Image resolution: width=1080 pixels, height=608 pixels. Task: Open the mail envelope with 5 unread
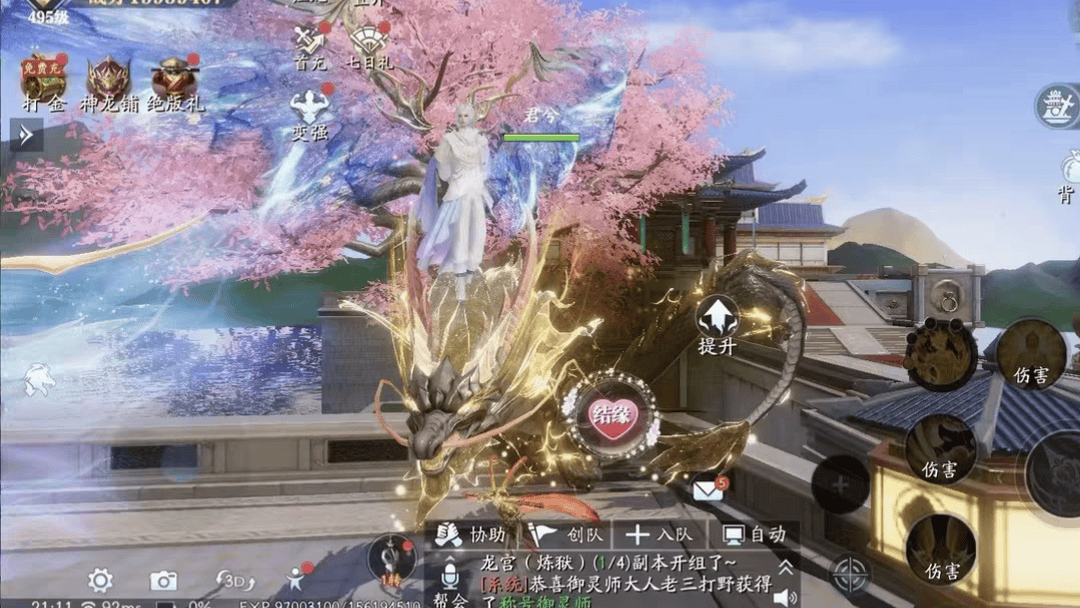[708, 490]
